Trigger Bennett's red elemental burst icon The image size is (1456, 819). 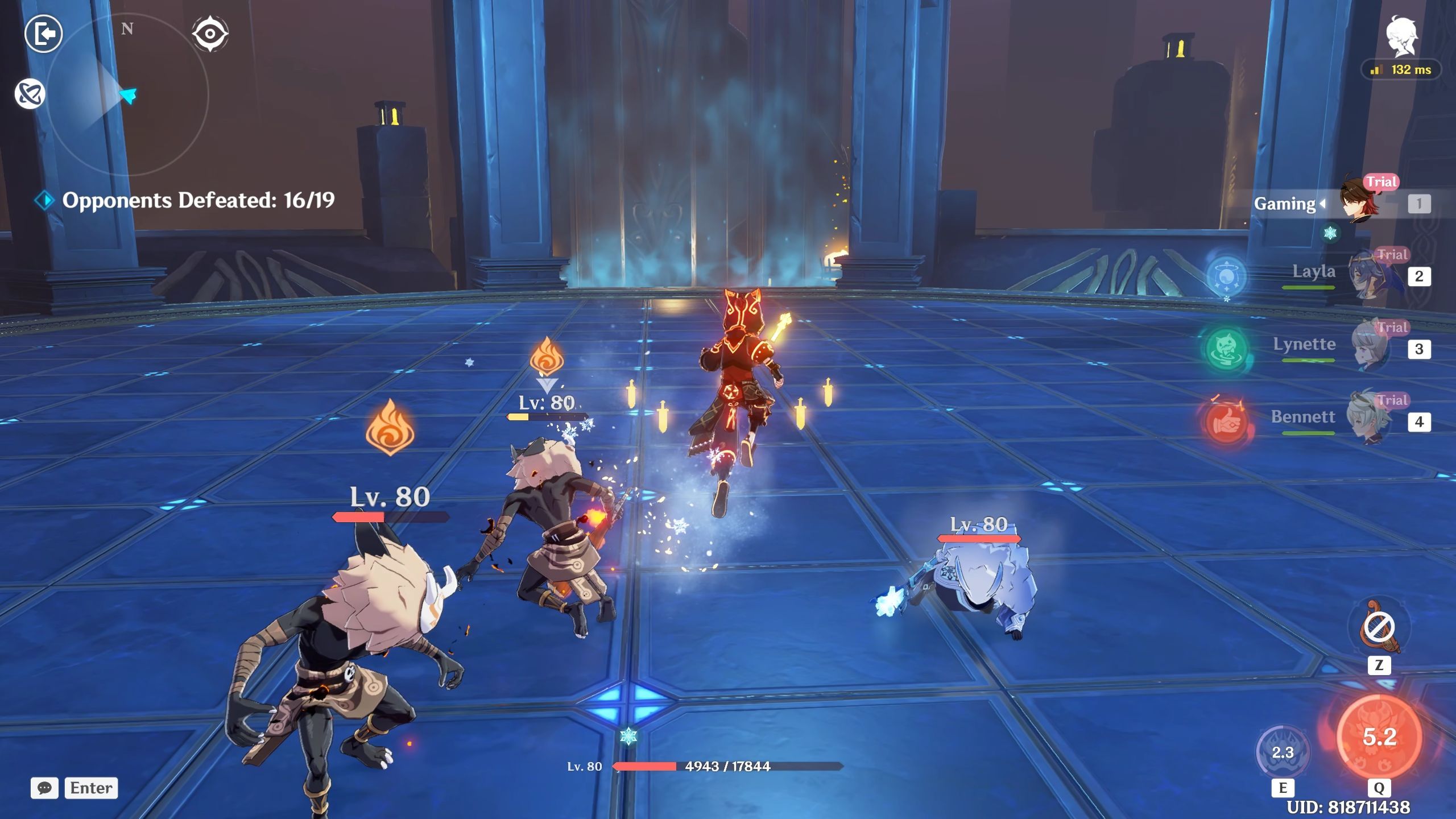click(x=1226, y=423)
